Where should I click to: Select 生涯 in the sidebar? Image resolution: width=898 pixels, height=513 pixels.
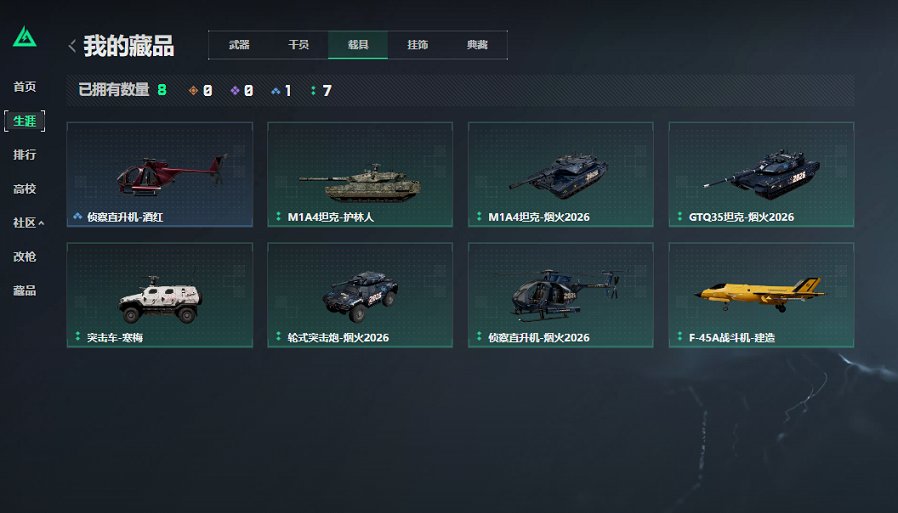(25, 121)
